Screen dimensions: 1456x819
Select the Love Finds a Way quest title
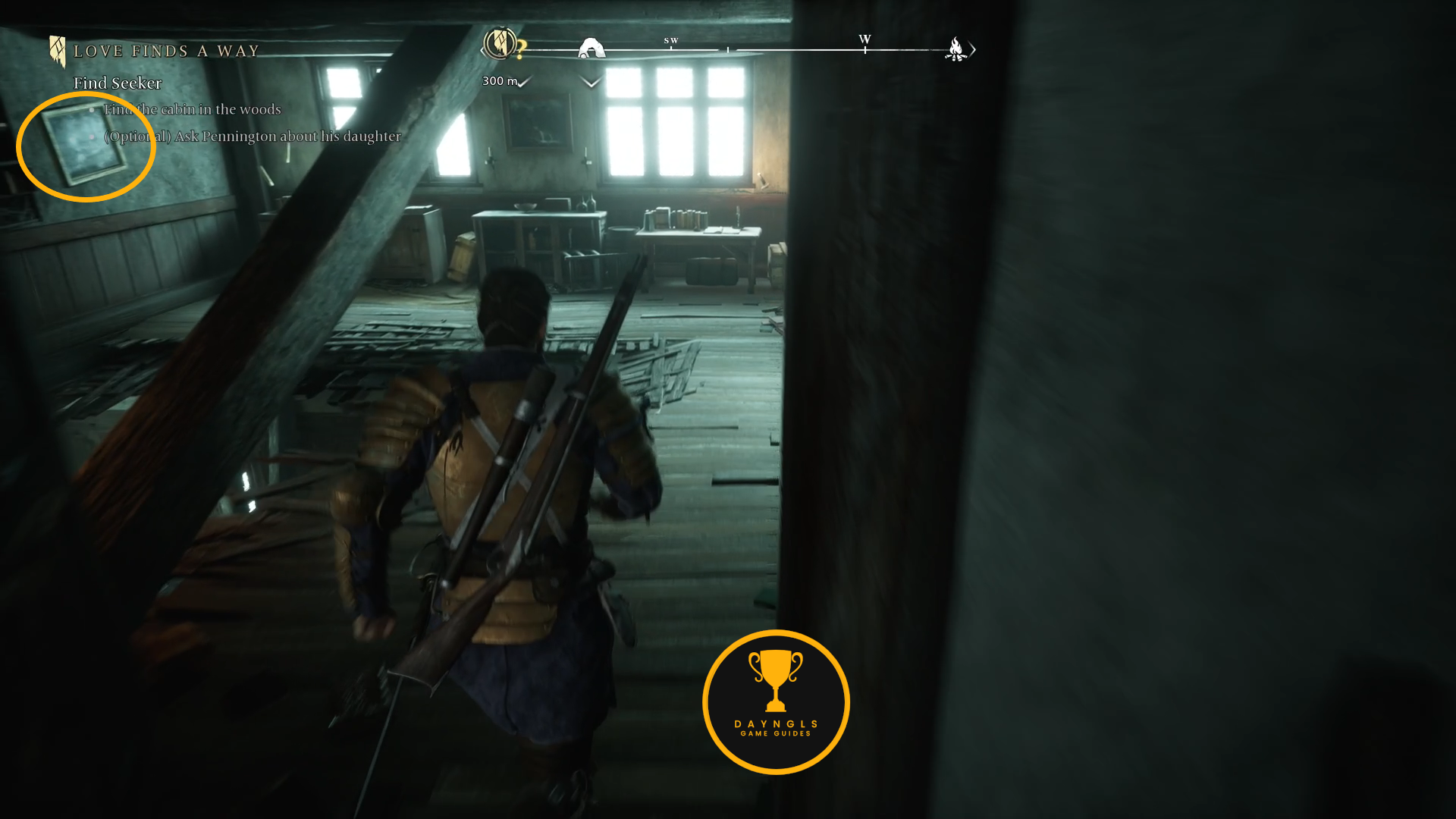coord(166,52)
